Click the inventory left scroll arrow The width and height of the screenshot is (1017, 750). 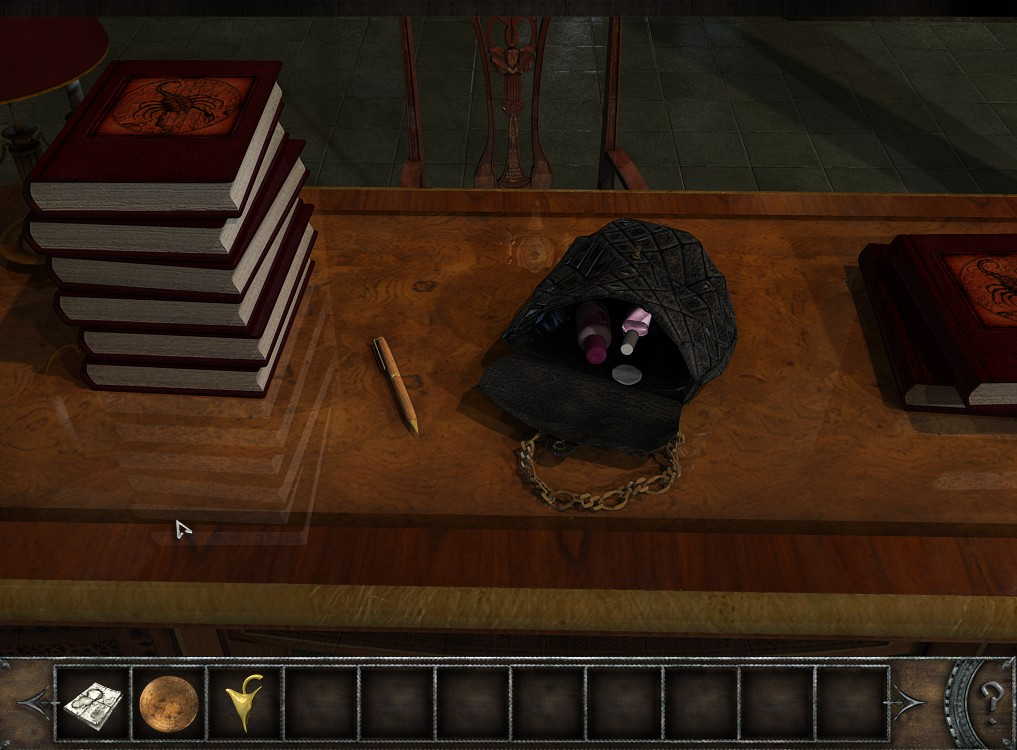pos(32,703)
